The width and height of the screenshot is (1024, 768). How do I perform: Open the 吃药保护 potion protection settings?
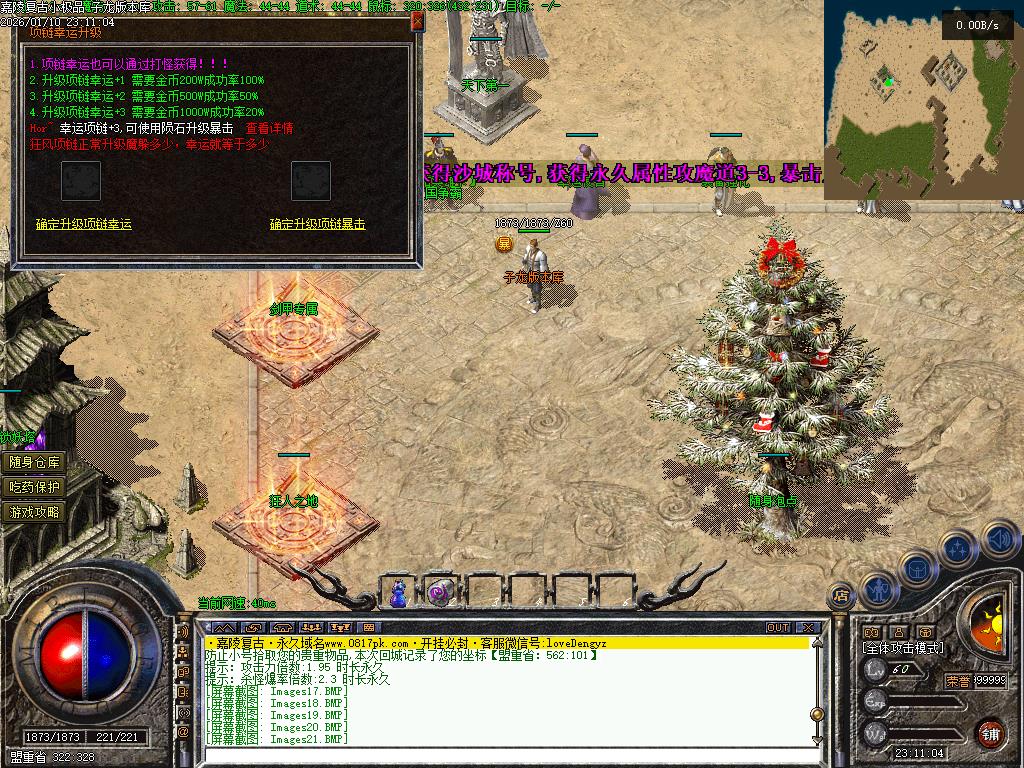click(35, 487)
